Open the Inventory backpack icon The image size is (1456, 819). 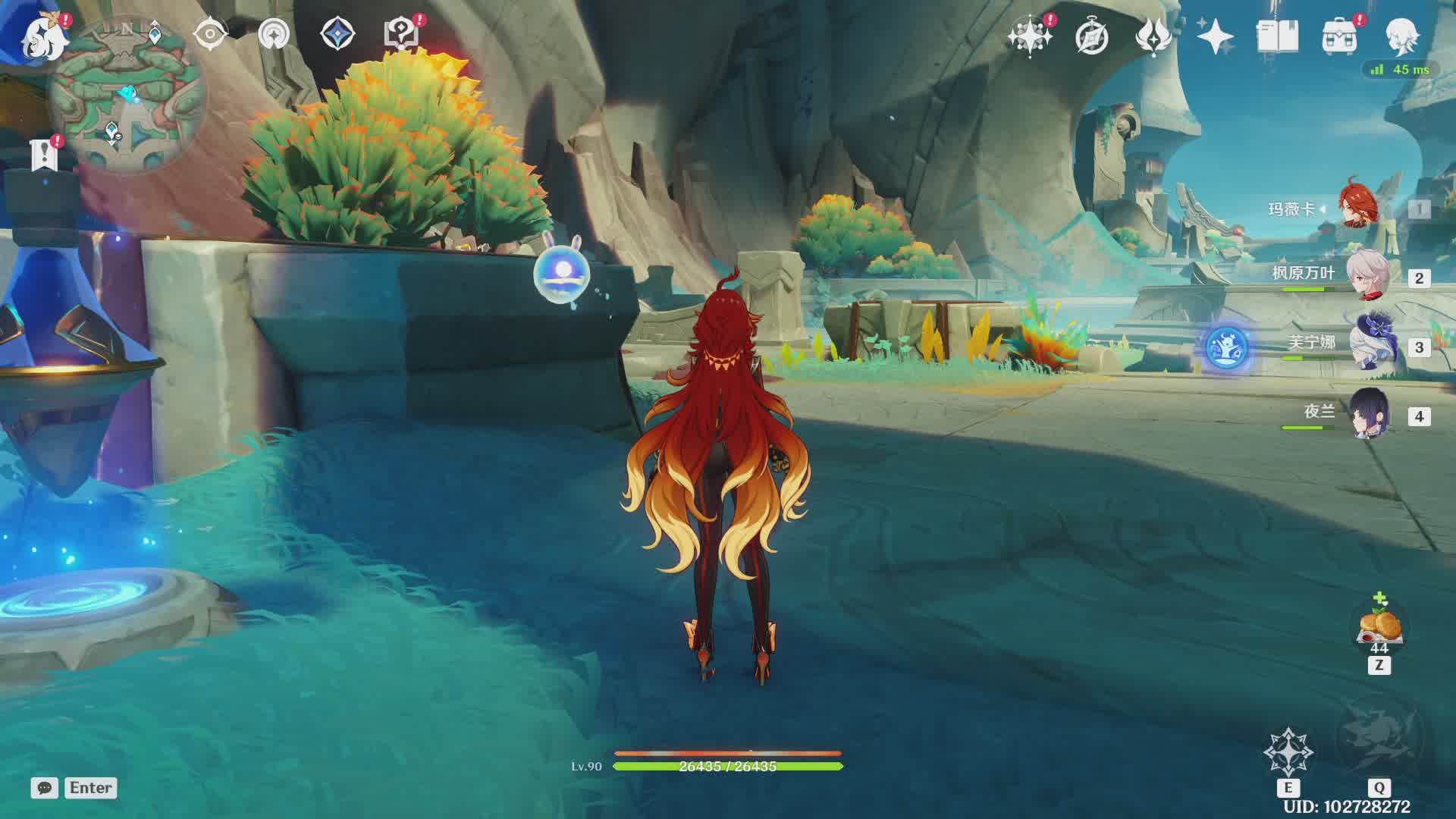click(x=1339, y=36)
